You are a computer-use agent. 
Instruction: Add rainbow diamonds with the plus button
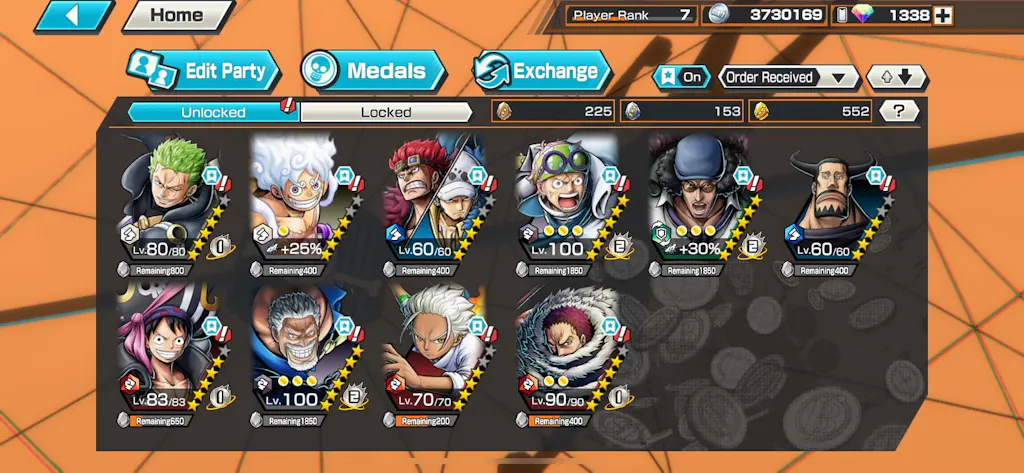pyautogui.click(x=942, y=15)
